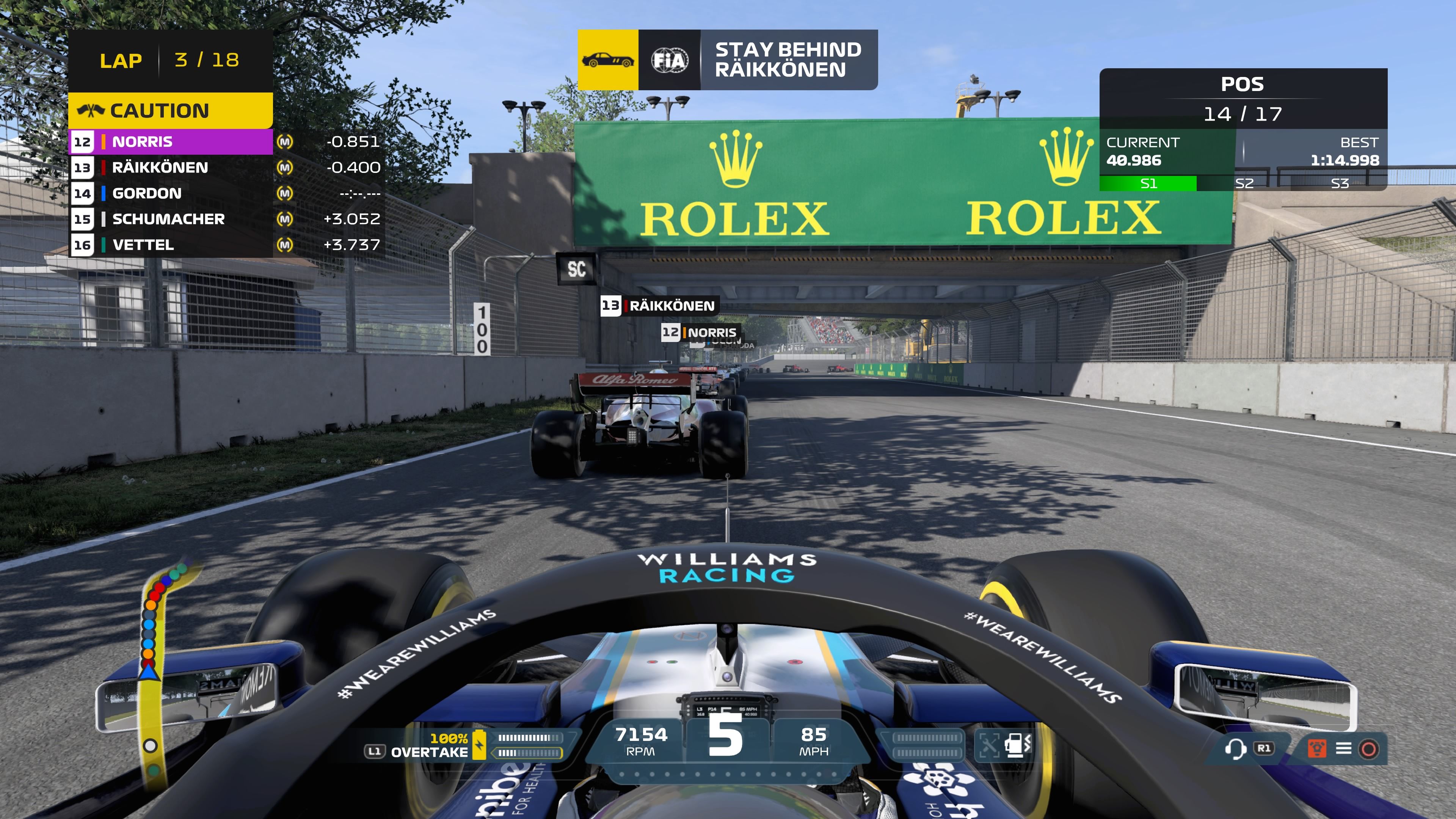Click the orange-red square icon beside the menu
Screen dimensions: 1456x819
pyautogui.click(x=1317, y=749)
